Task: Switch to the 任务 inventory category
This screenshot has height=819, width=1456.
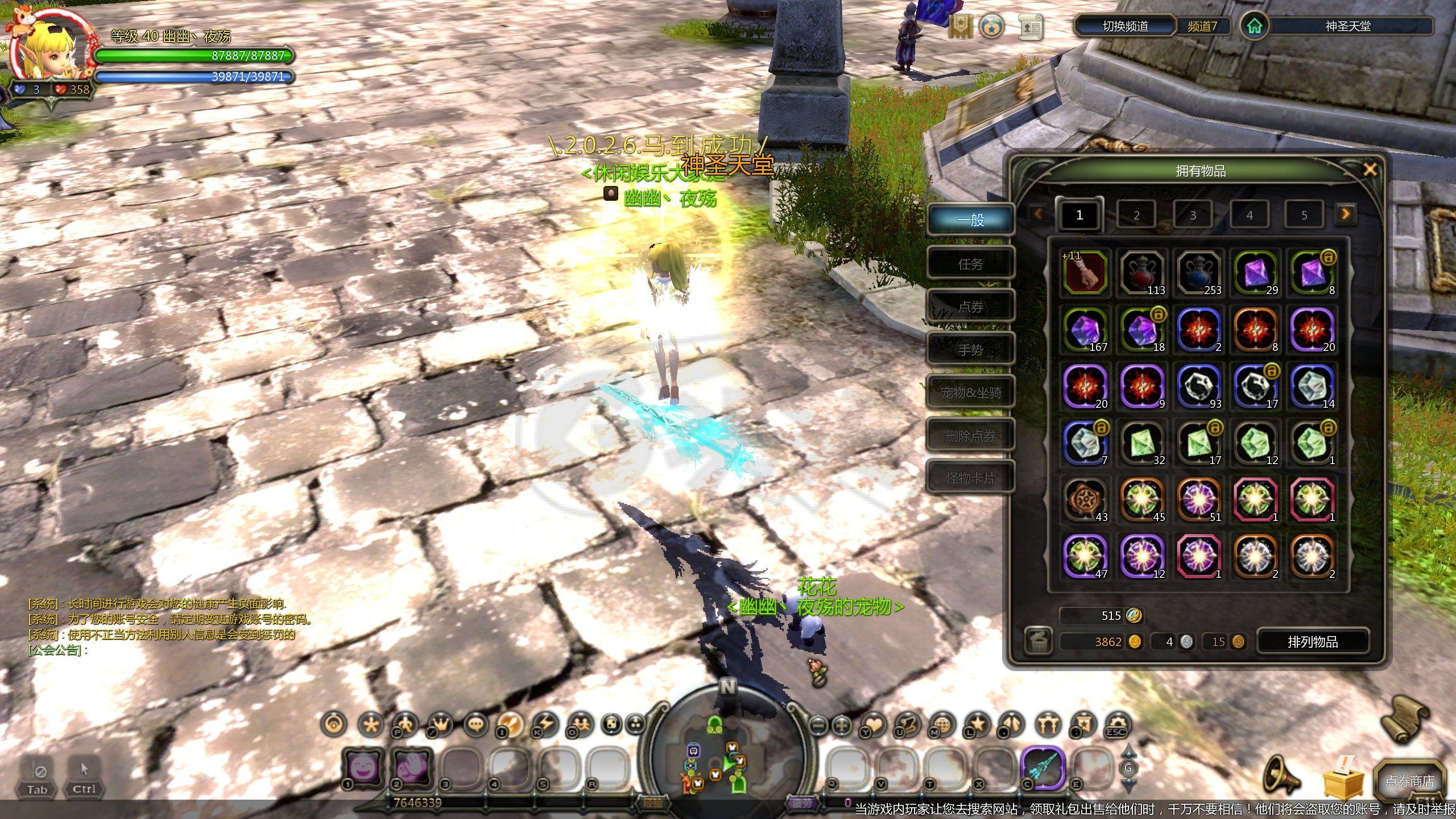Action: [970, 264]
